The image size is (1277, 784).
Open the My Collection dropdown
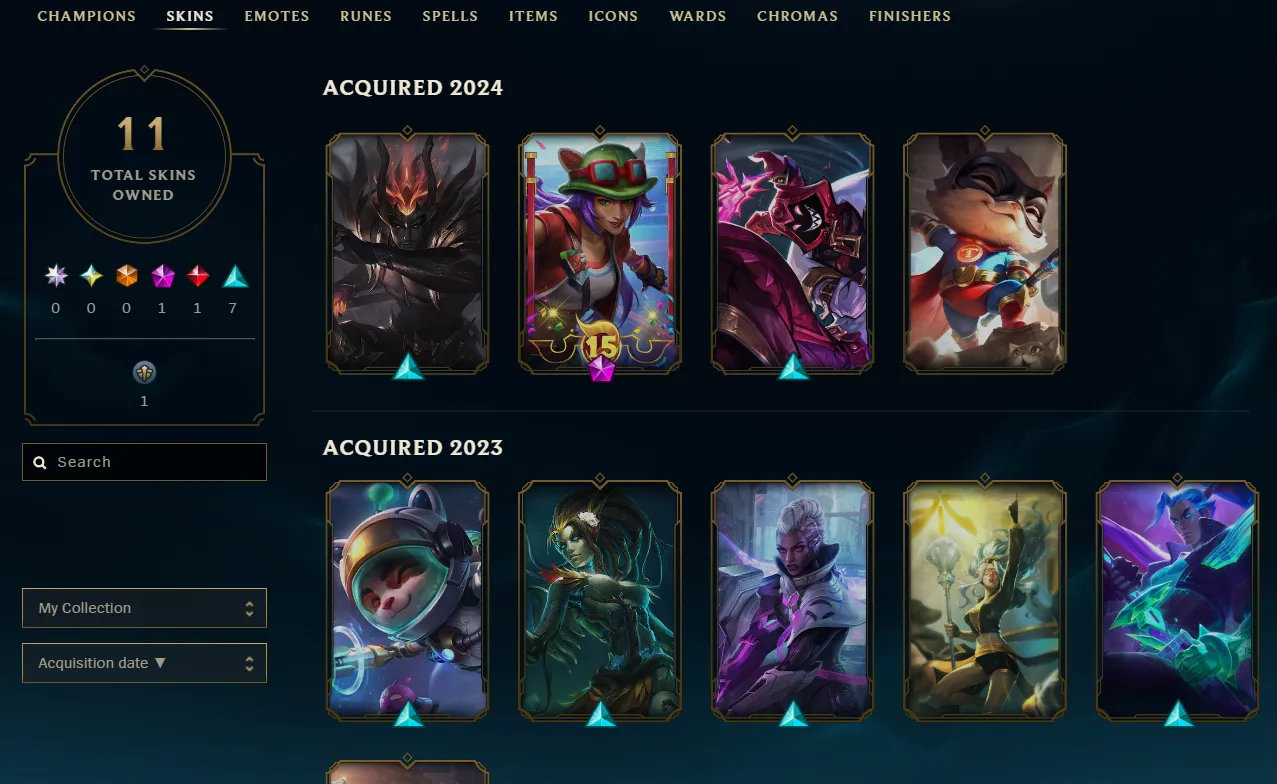[144, 608]
